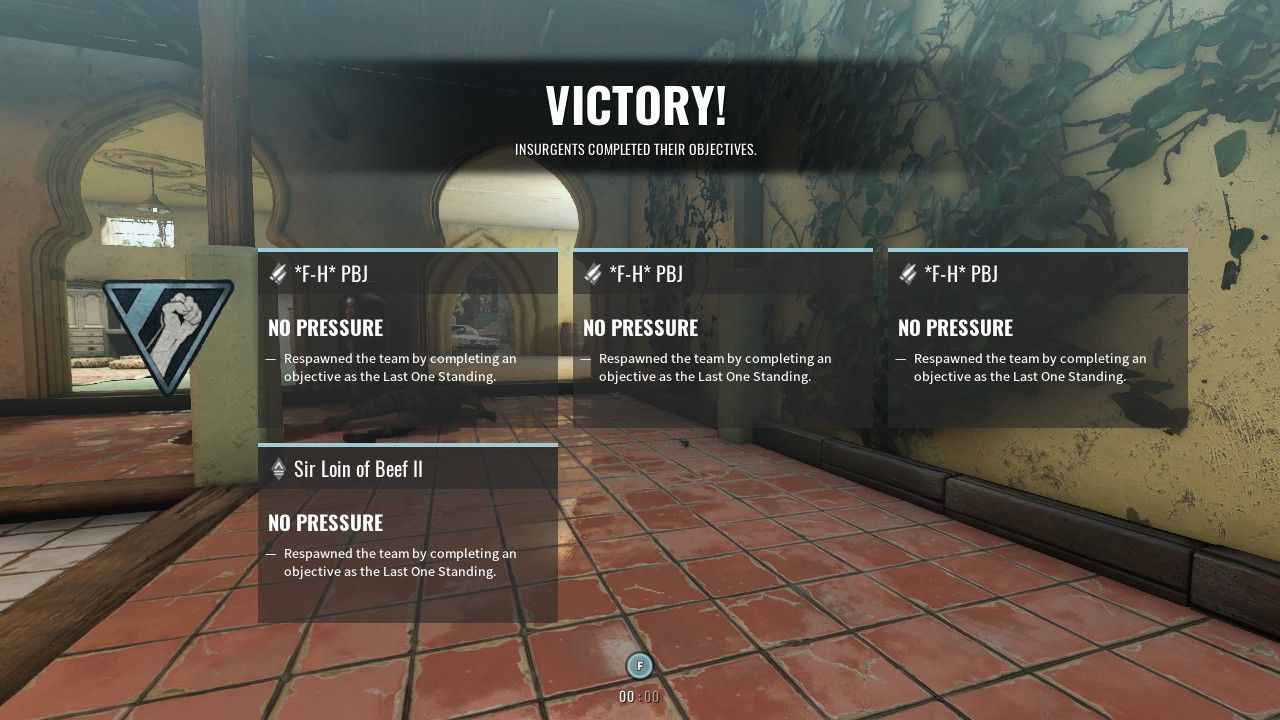Select the player name Sir Loin of Beef II
Viewport: 1280px width, 720px height.
[x=357, y=467]
